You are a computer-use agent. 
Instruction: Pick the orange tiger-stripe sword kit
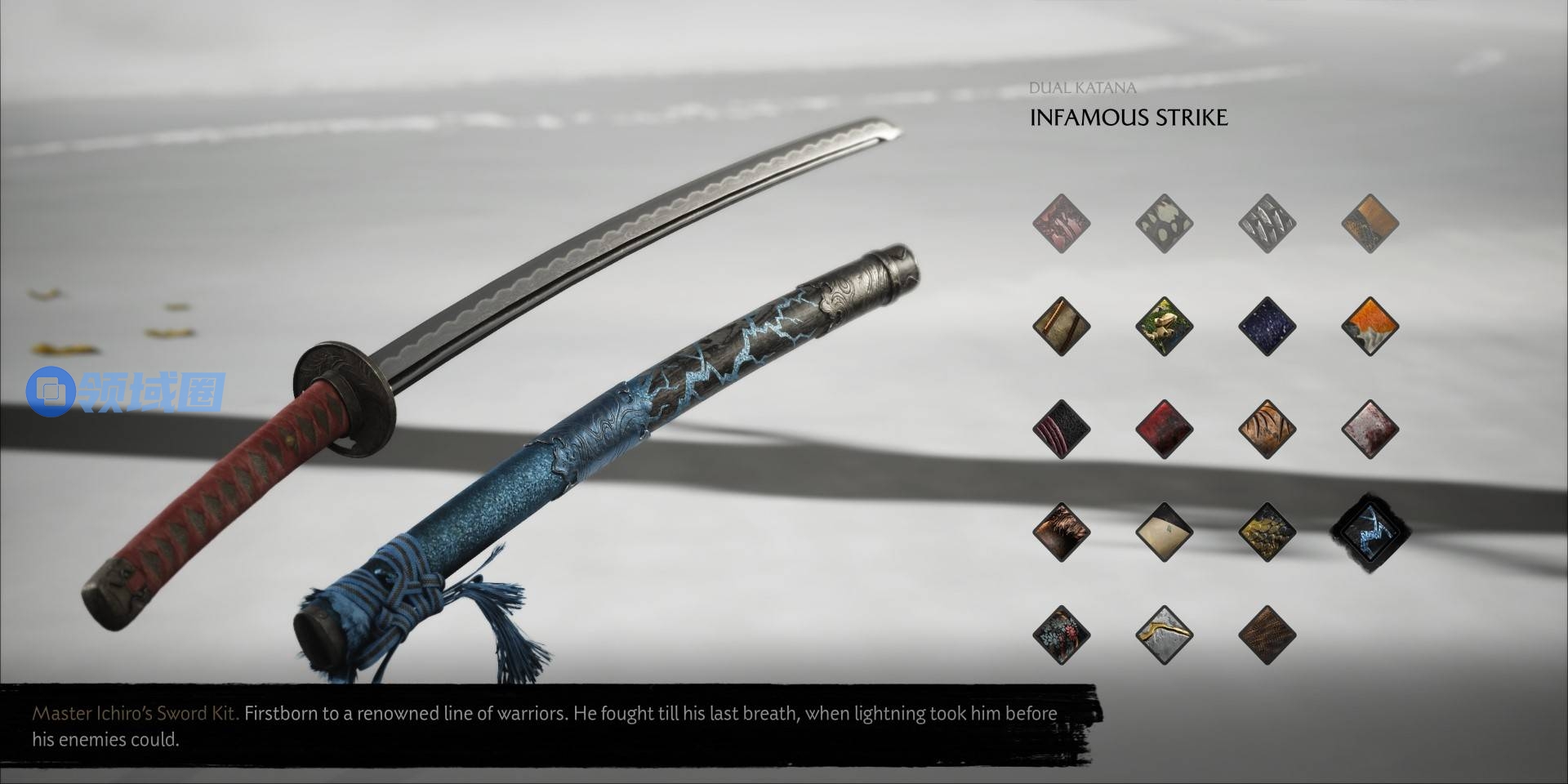(1267, 429)
